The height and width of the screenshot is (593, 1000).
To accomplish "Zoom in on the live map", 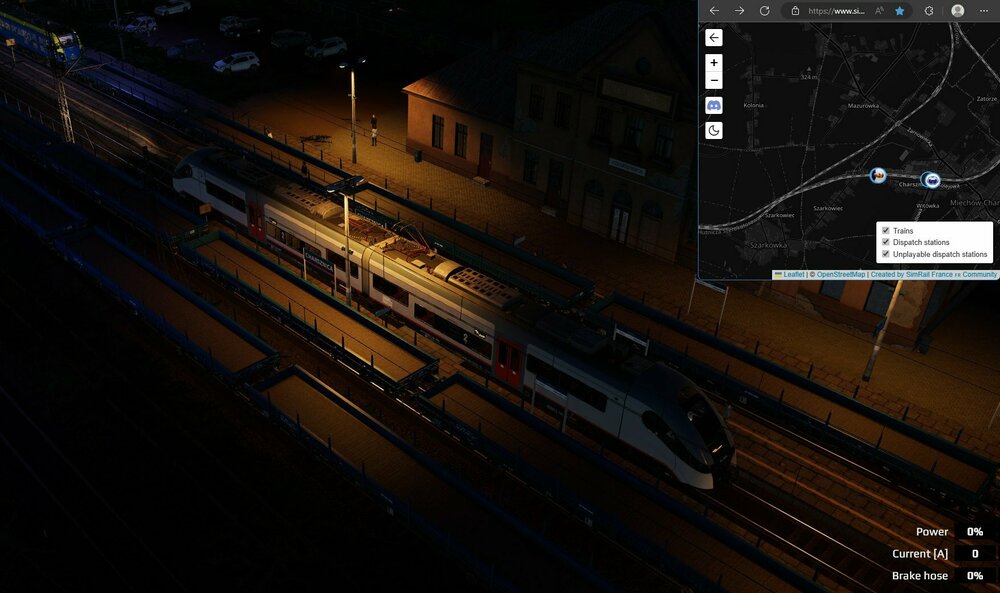I will point(714,62).
